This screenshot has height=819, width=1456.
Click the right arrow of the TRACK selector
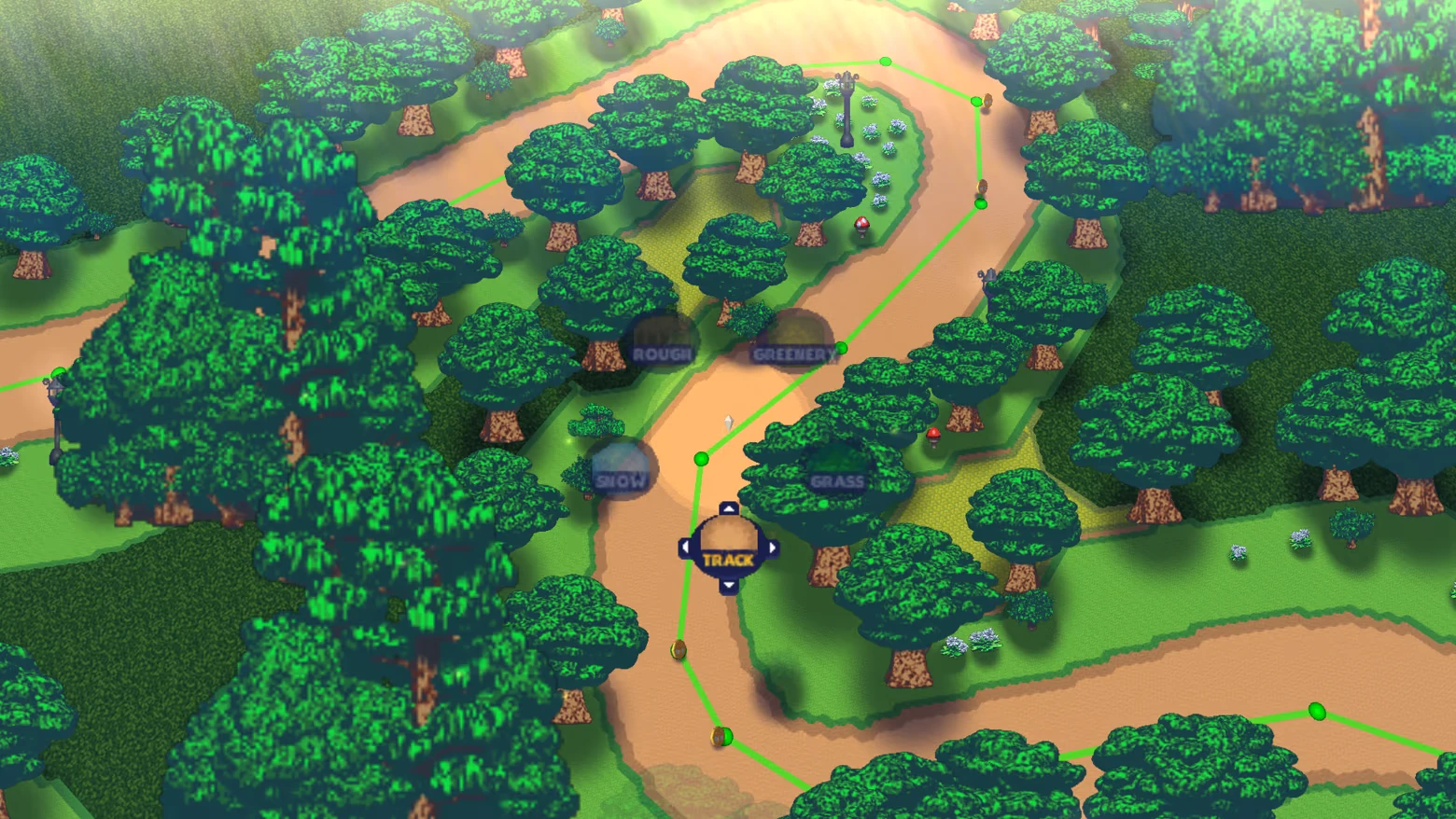772,547
